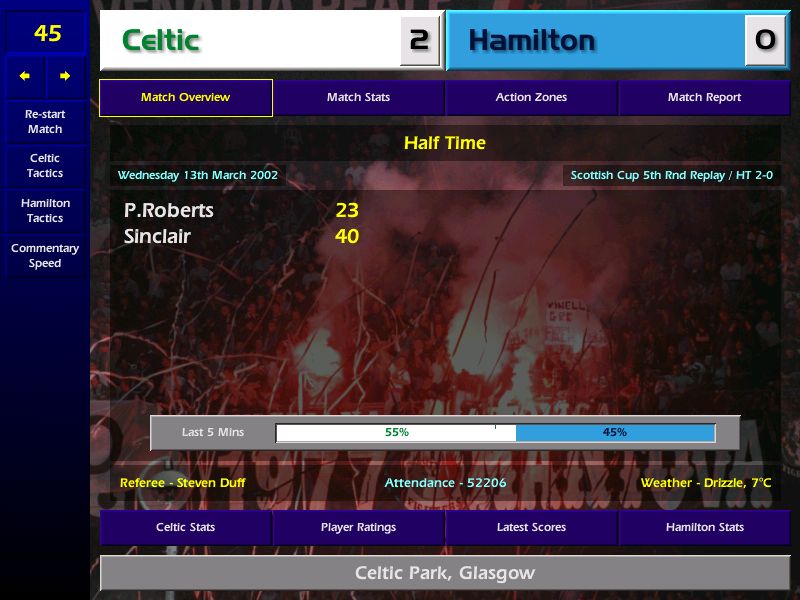Viewport: 800px width, 600px height.
Task: Click the left arrow navigation button
Action: (x=25, y=76)
